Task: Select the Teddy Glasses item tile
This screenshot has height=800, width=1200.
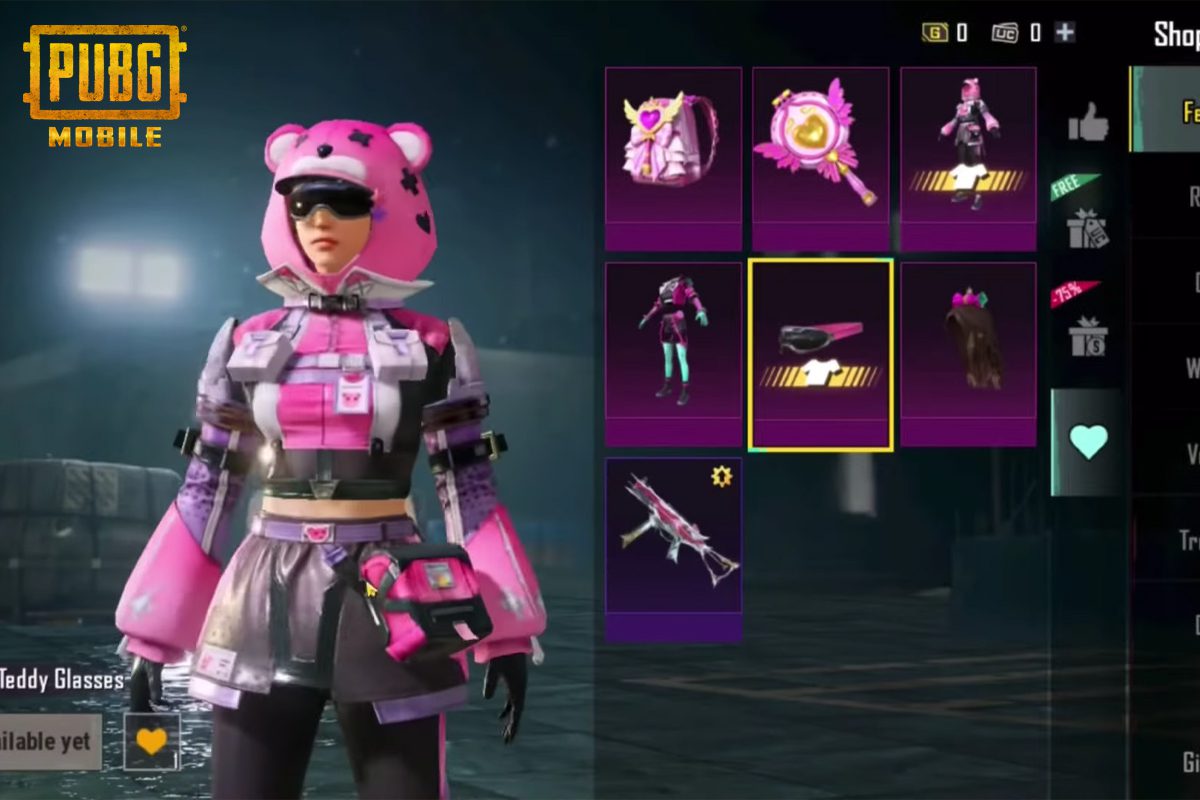Action: pos(820,354)
